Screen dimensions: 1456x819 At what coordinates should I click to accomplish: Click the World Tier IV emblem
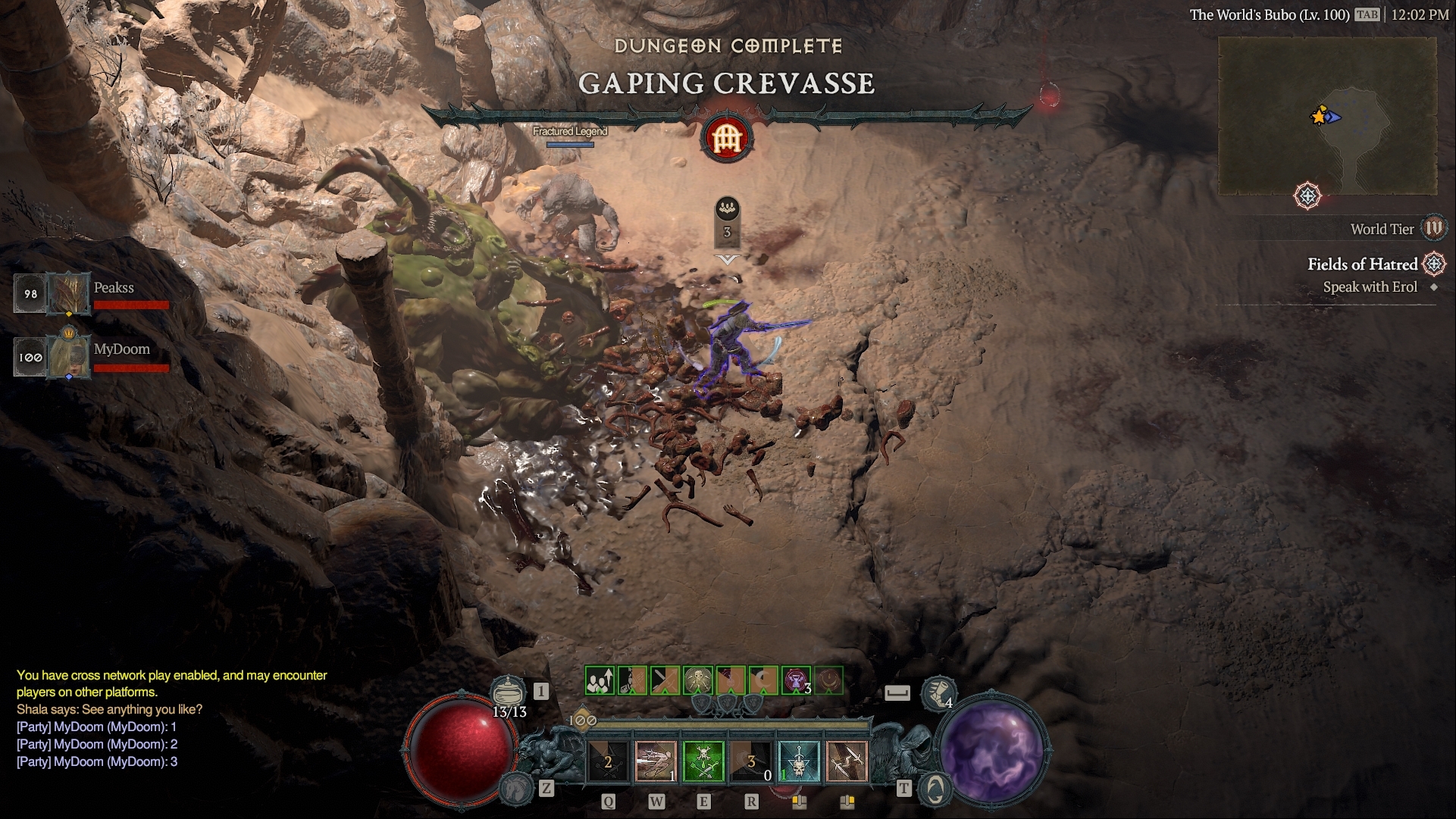[x=1434, y=228]
